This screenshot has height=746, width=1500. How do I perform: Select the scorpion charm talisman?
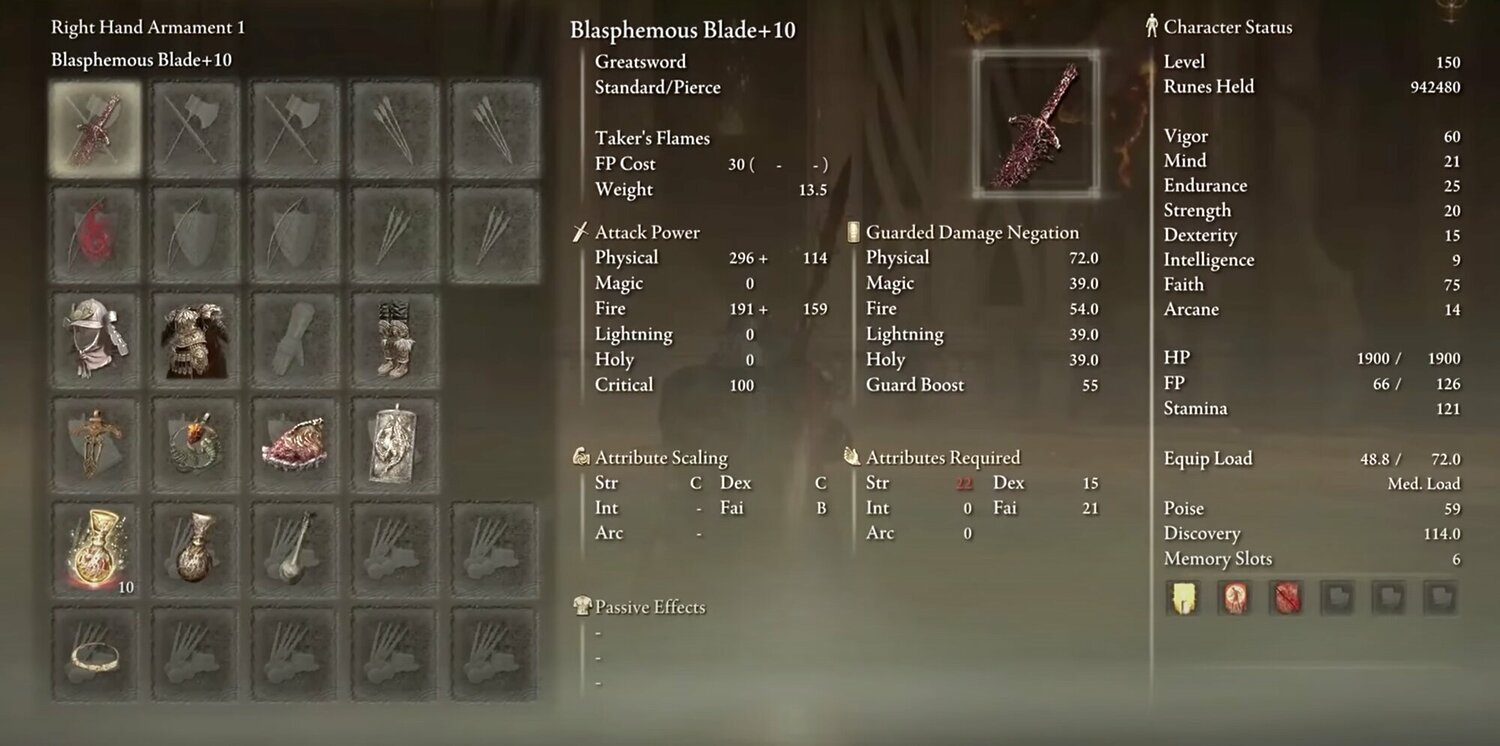194,443
